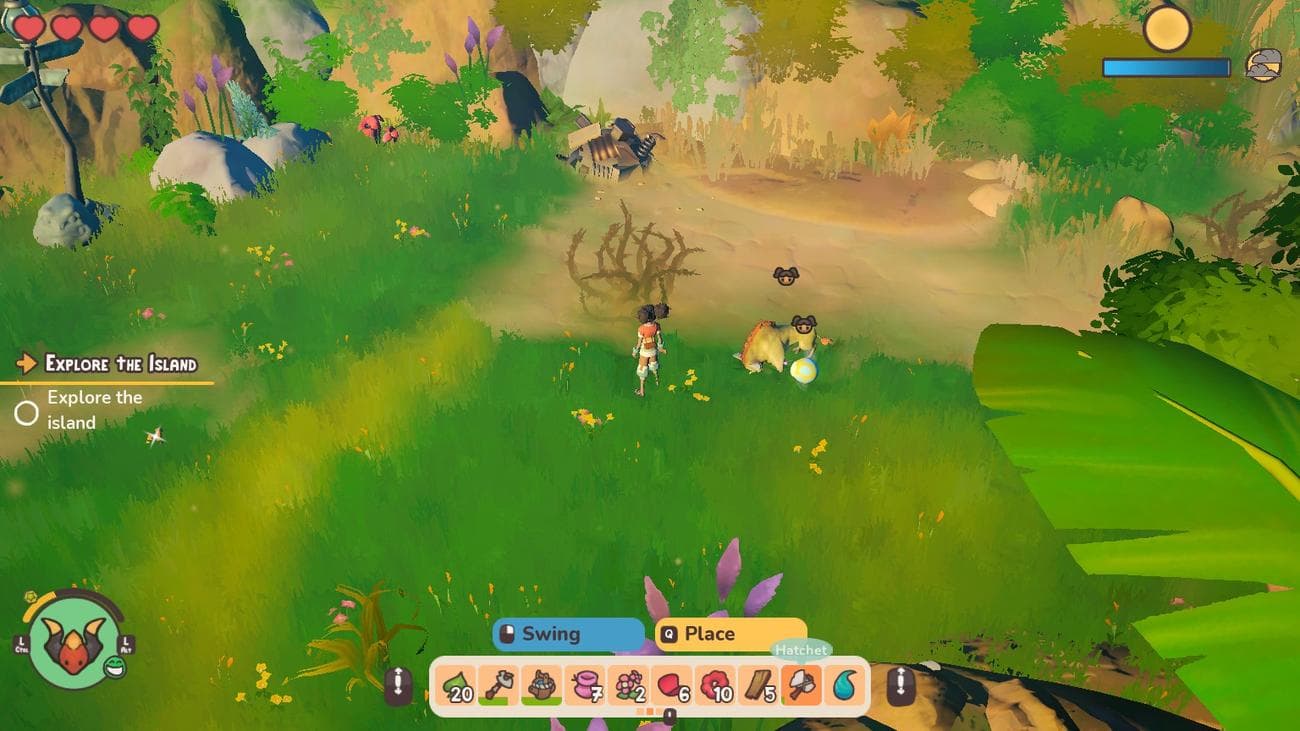Viewport: 1300px width, 731px height.
Task: Select the green leaf stack of 20
Action: [x=456, y=686]
